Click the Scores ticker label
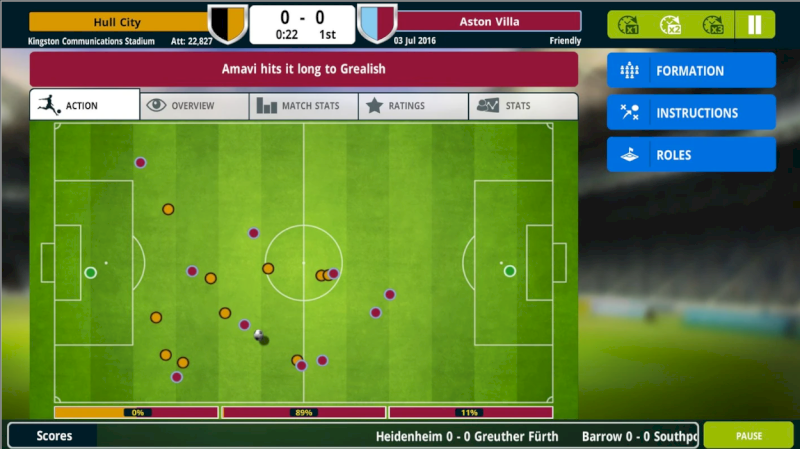This screenshot has height=449, width=800. click(54, 436)
